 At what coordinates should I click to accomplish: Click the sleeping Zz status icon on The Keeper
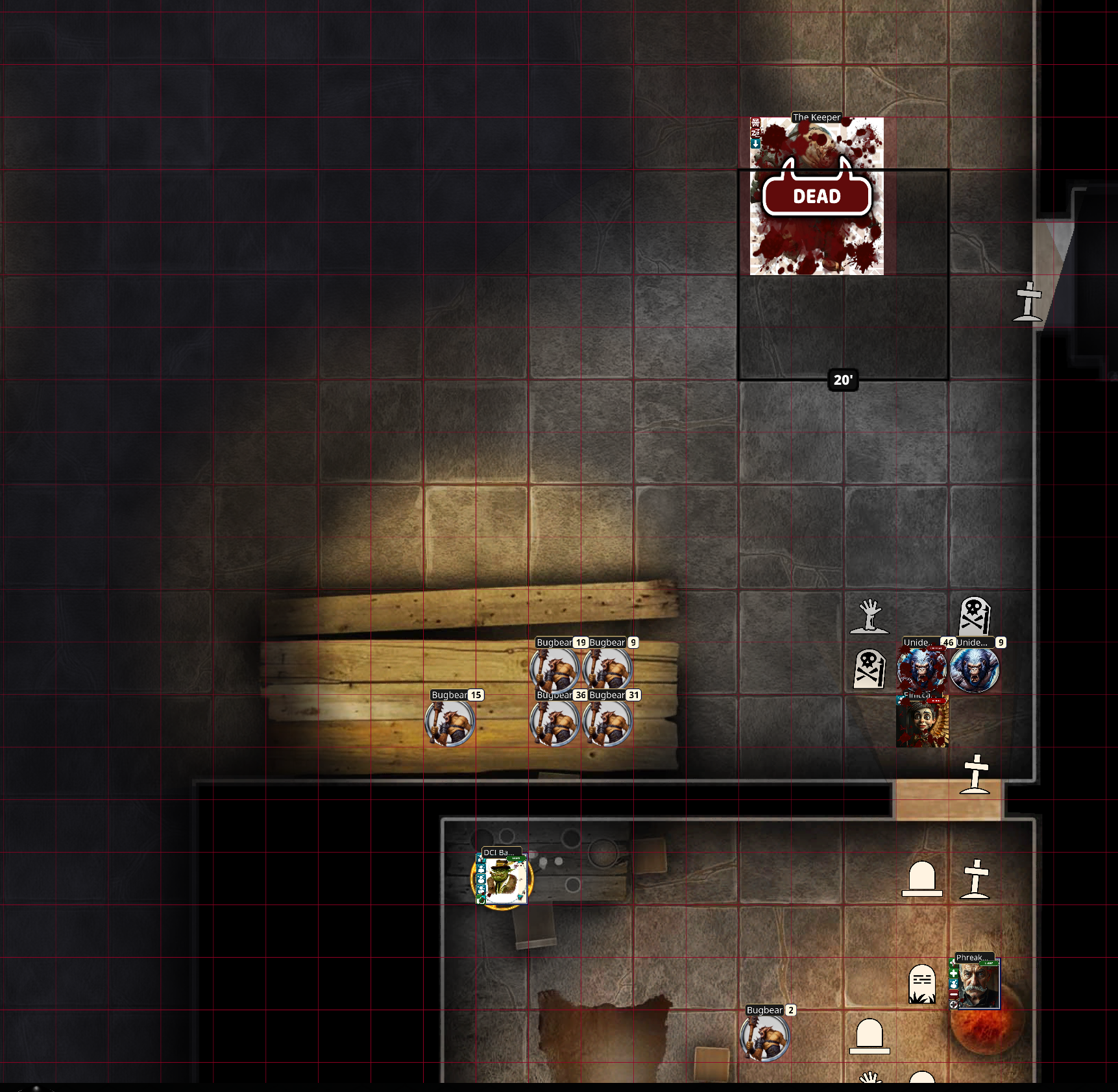tap(755, 134)
